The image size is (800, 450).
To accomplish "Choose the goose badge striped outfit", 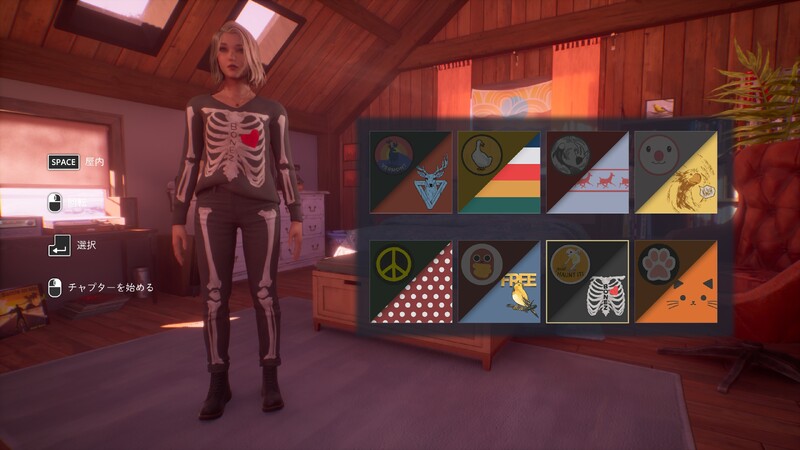I will (499, 173).
